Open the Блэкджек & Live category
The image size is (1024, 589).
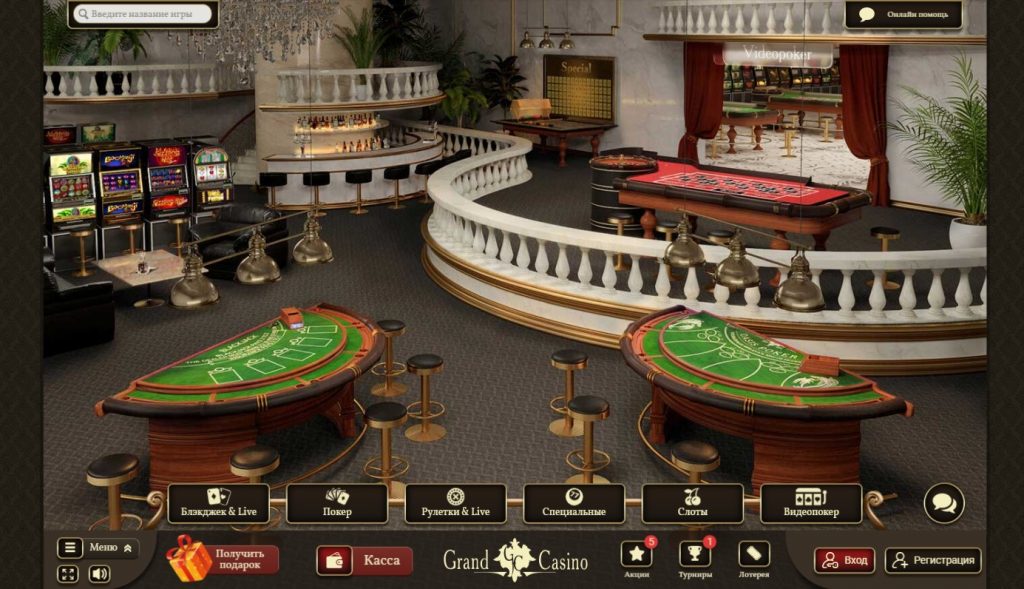tap(218, 504)
